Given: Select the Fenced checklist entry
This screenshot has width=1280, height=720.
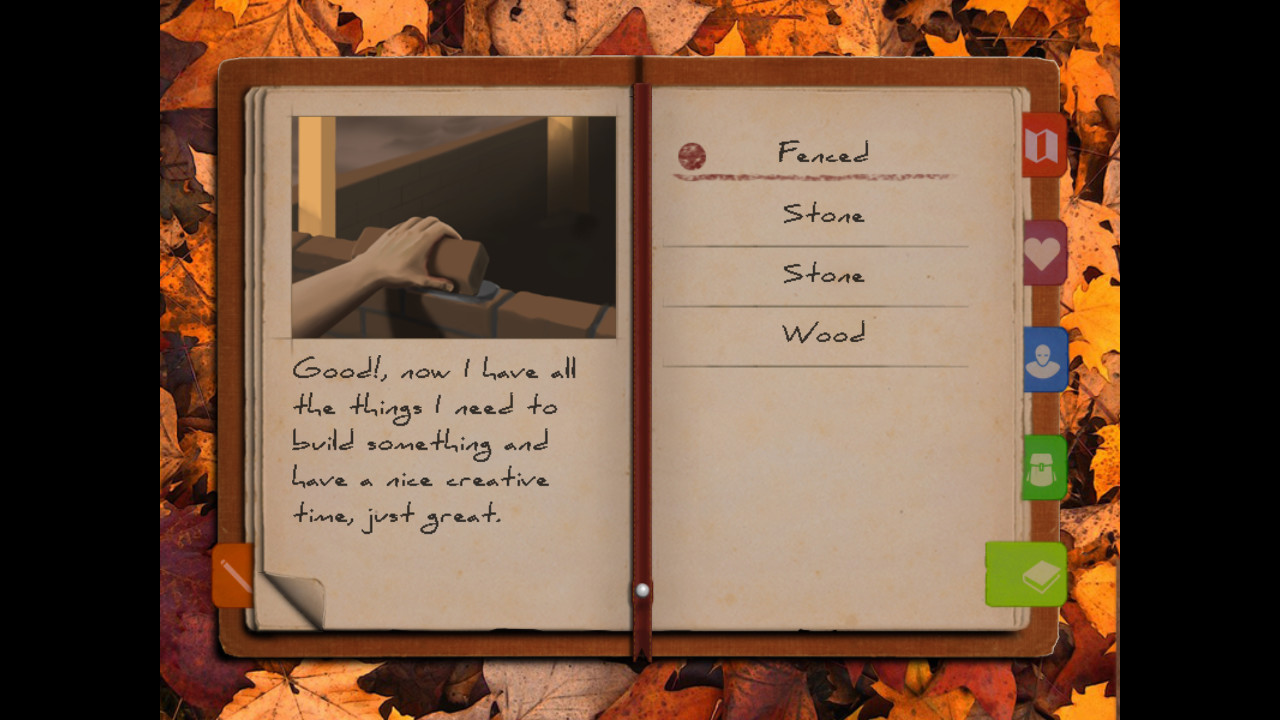Looking at the screenshot, I should tap(823, 153).
